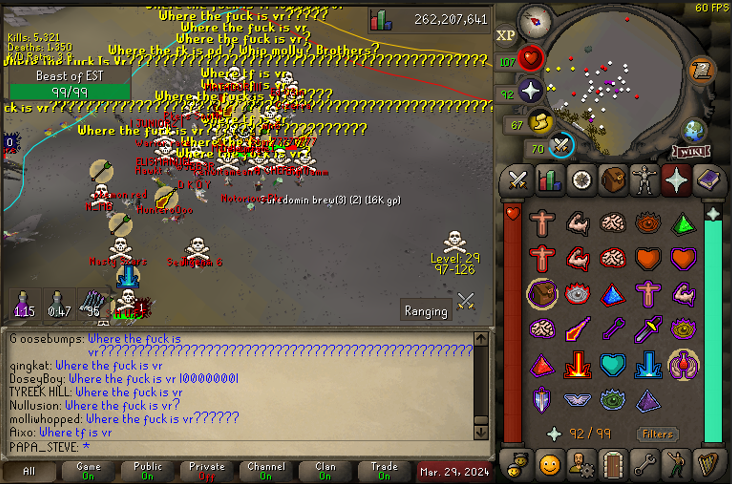Open the Settings wrench tab
Viewport: 732px width, 484px height.
coord(644,464)
